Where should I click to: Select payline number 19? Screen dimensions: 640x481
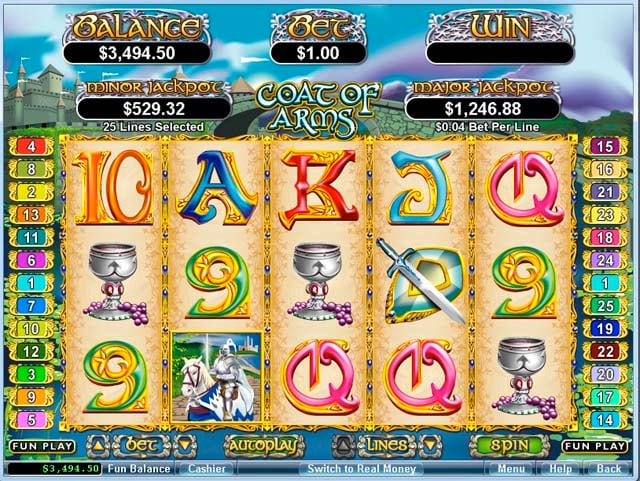click(604, 328)
